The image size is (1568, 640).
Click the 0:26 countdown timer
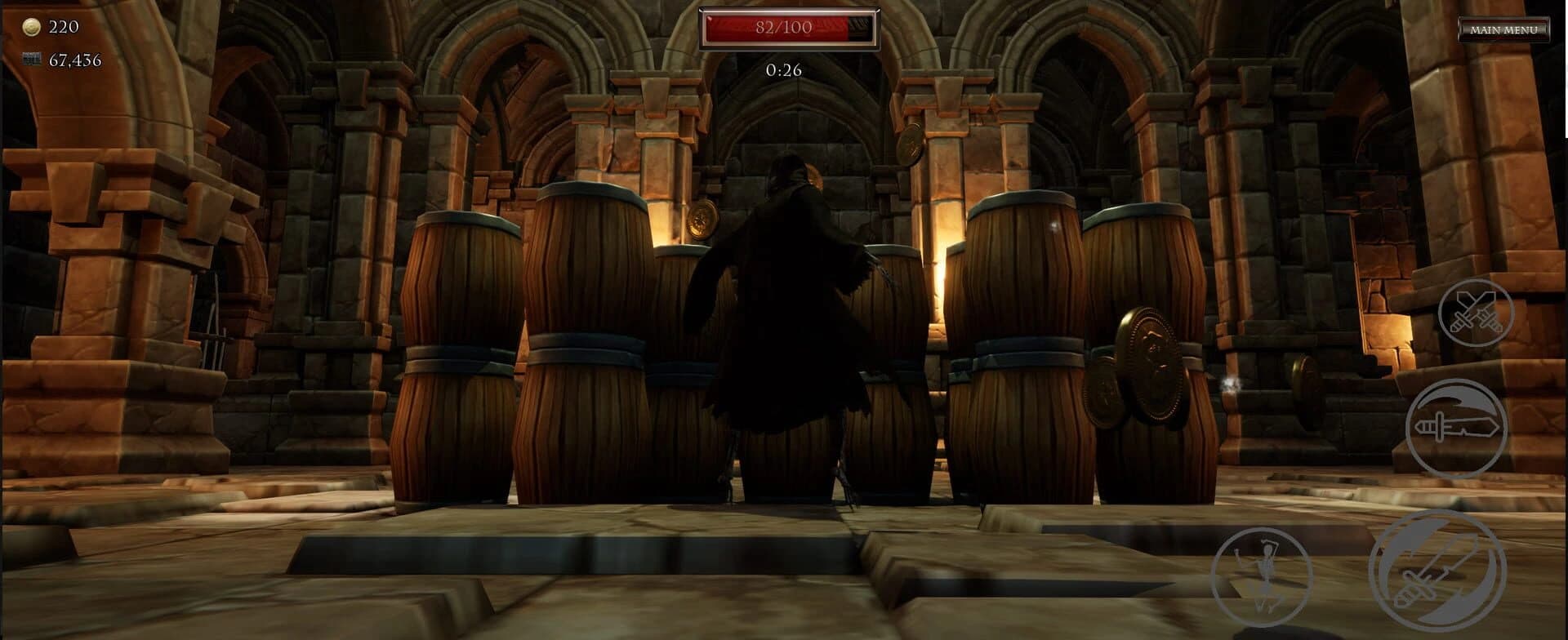coord(782,71)
